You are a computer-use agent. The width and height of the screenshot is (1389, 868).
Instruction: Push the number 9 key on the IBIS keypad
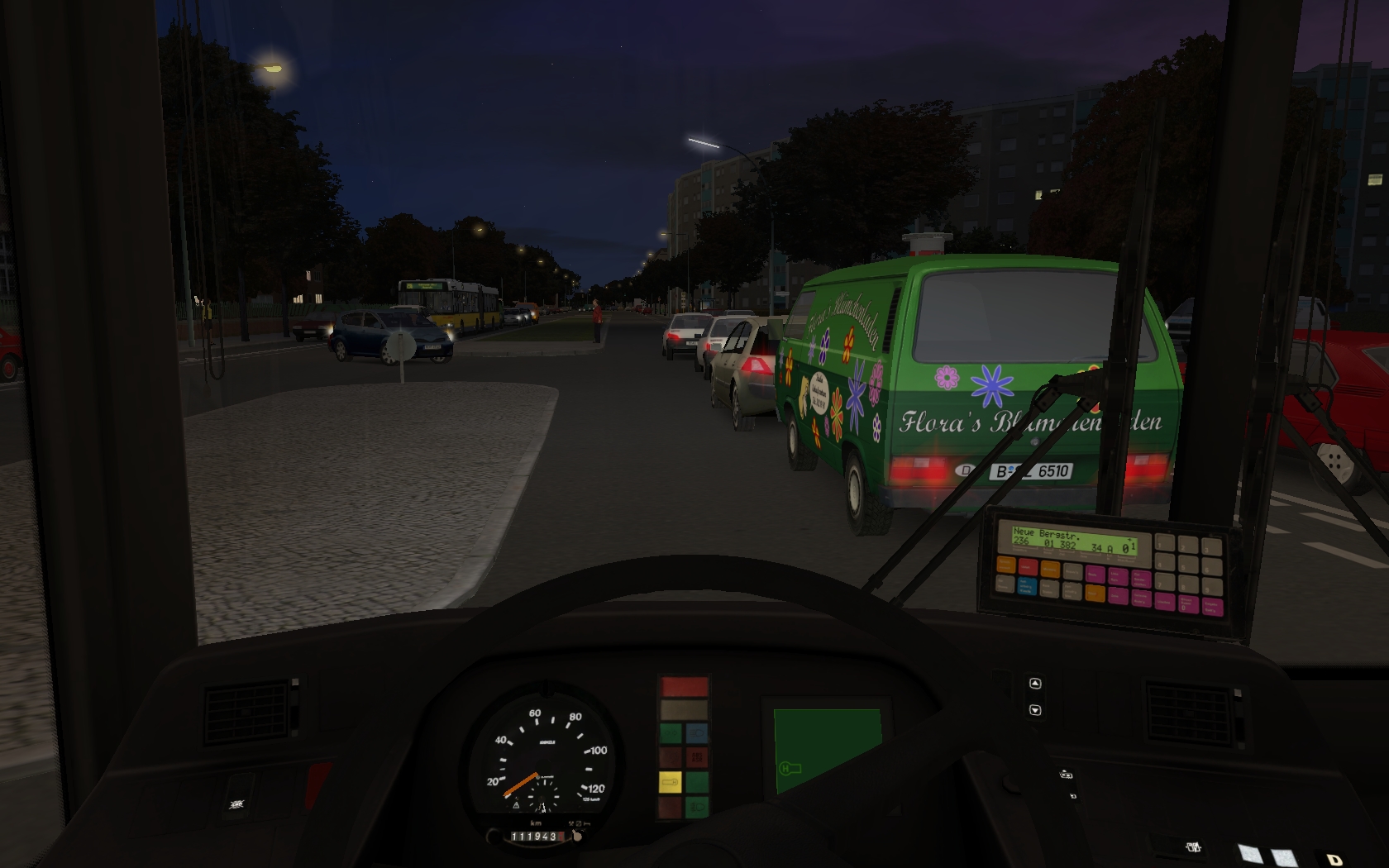[x=1212, y=587]
